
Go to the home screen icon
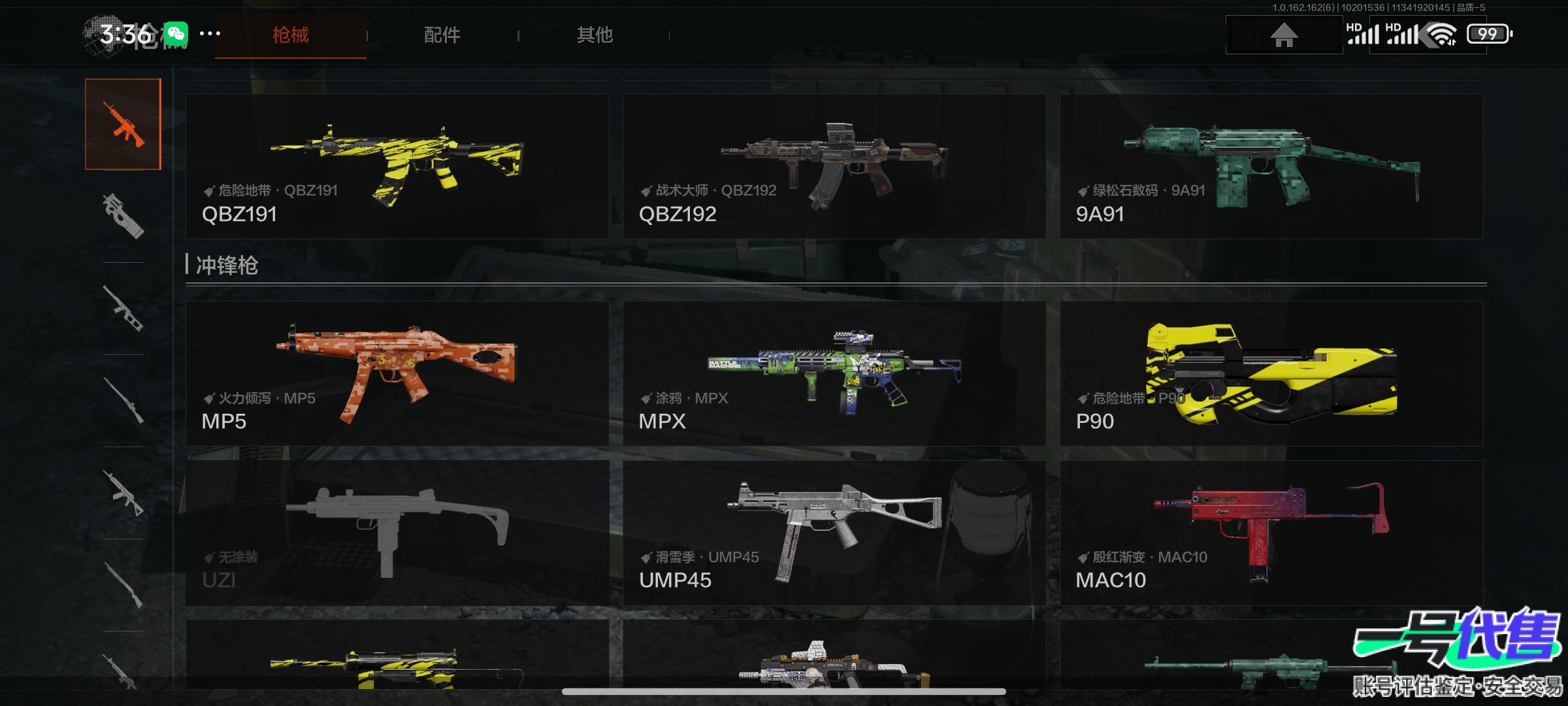[x=1284, y=35]
